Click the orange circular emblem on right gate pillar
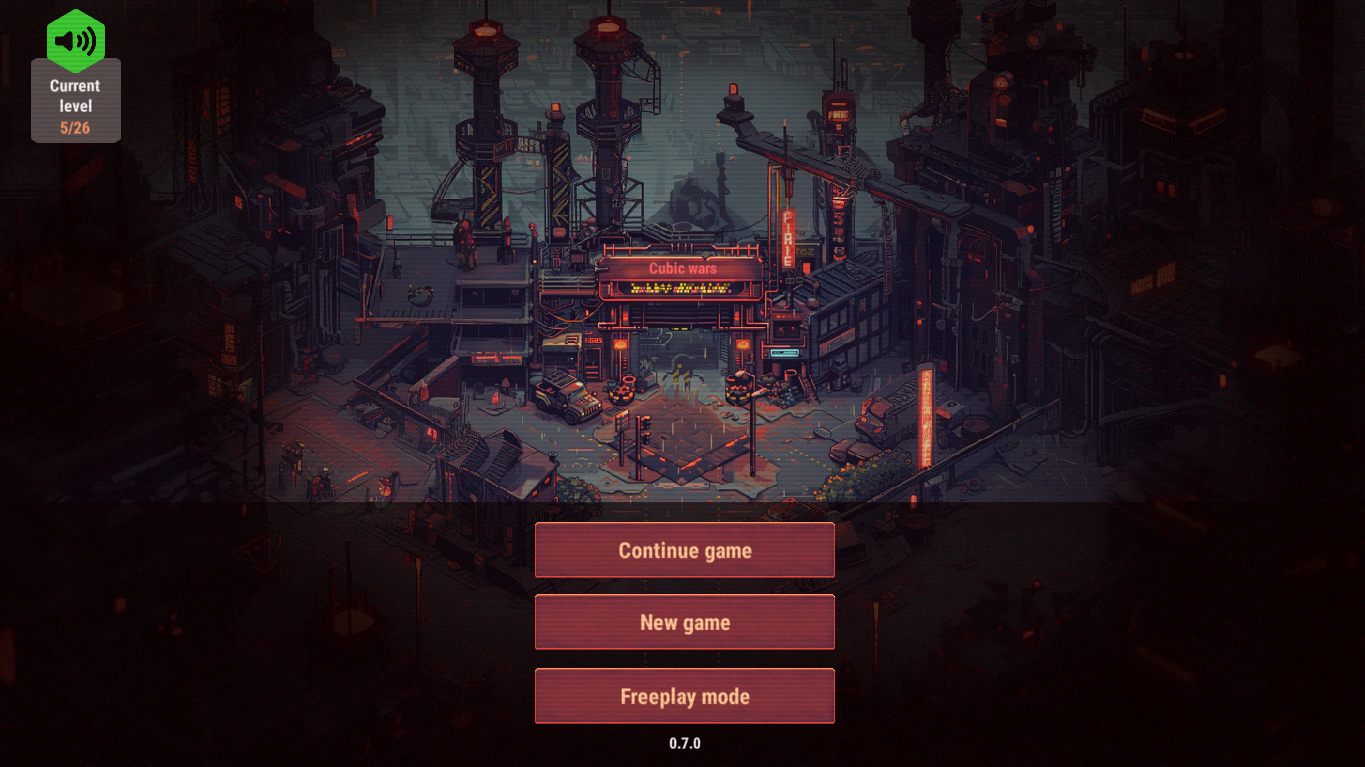 tap(742, 344)
